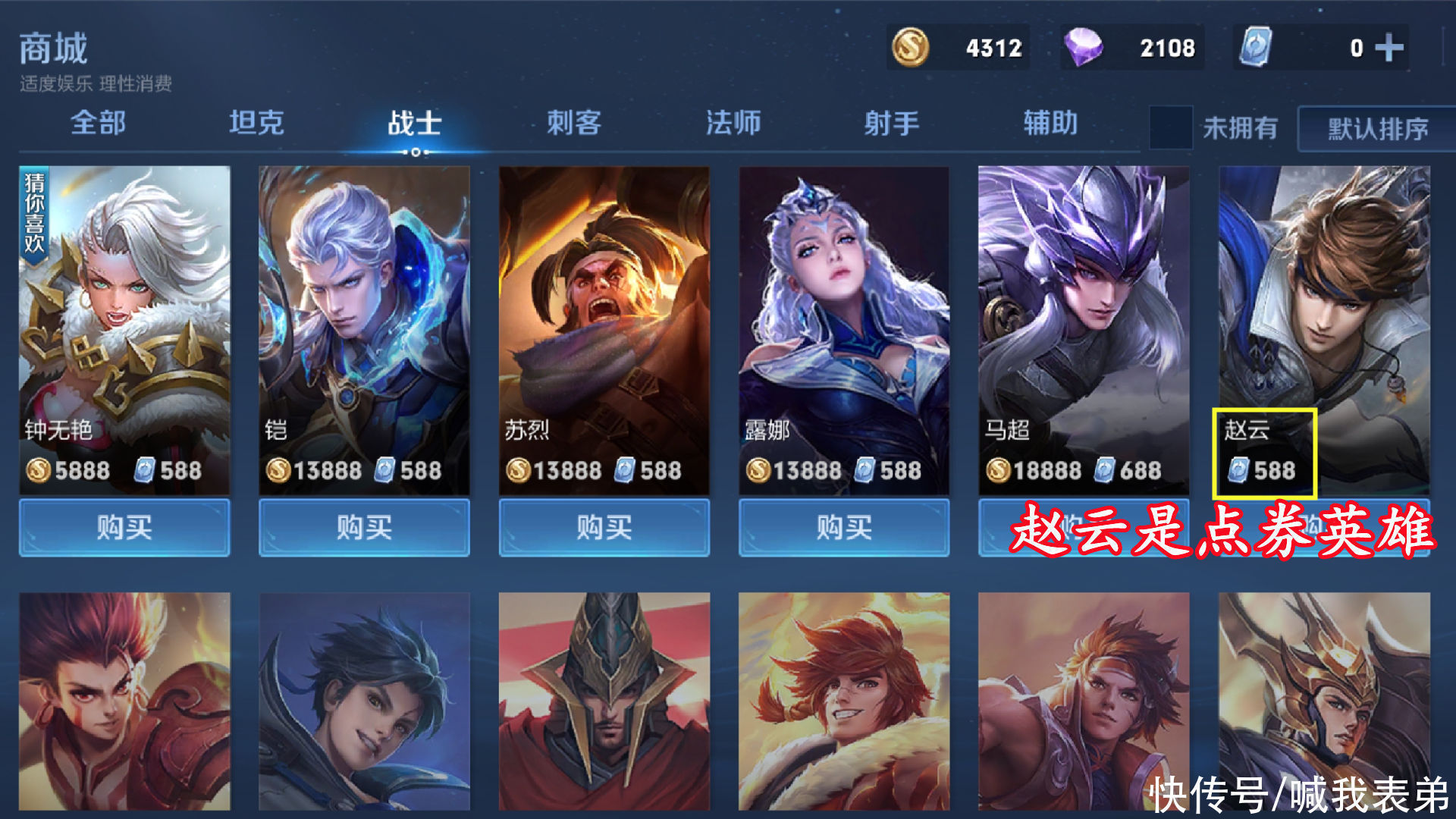Buy 露娜 with the 购买 button
Image resolution: width=1456 pixels, height=819 pixels.
[844, 527]
